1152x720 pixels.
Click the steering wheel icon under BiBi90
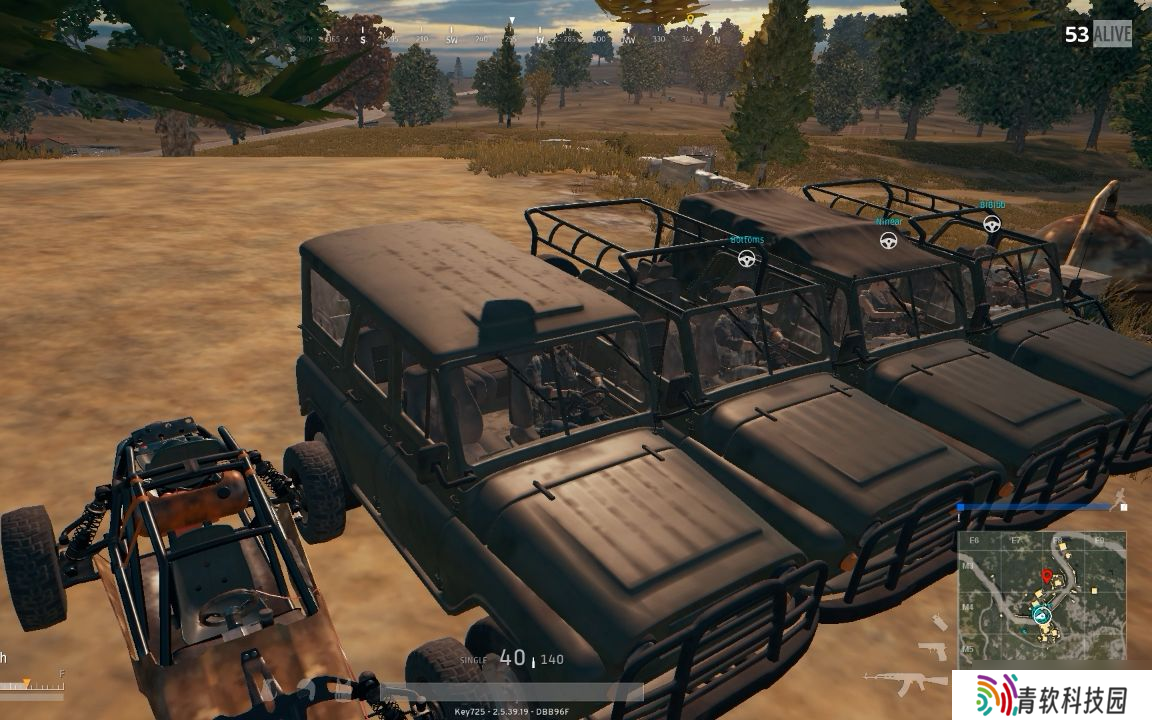pyautogui.click(x=991, y=224)
